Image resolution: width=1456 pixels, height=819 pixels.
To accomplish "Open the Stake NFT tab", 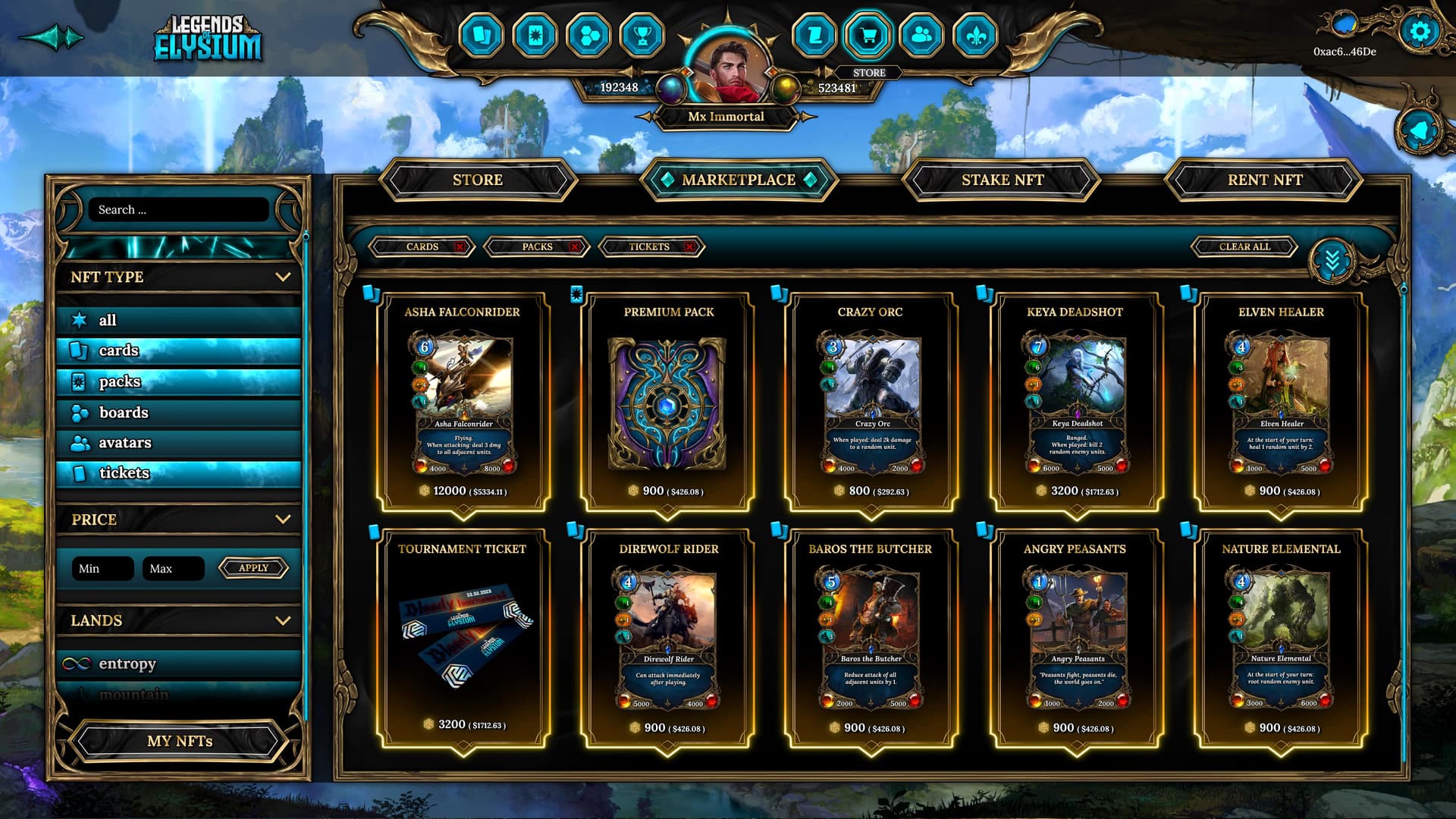I will point(1002,180).
